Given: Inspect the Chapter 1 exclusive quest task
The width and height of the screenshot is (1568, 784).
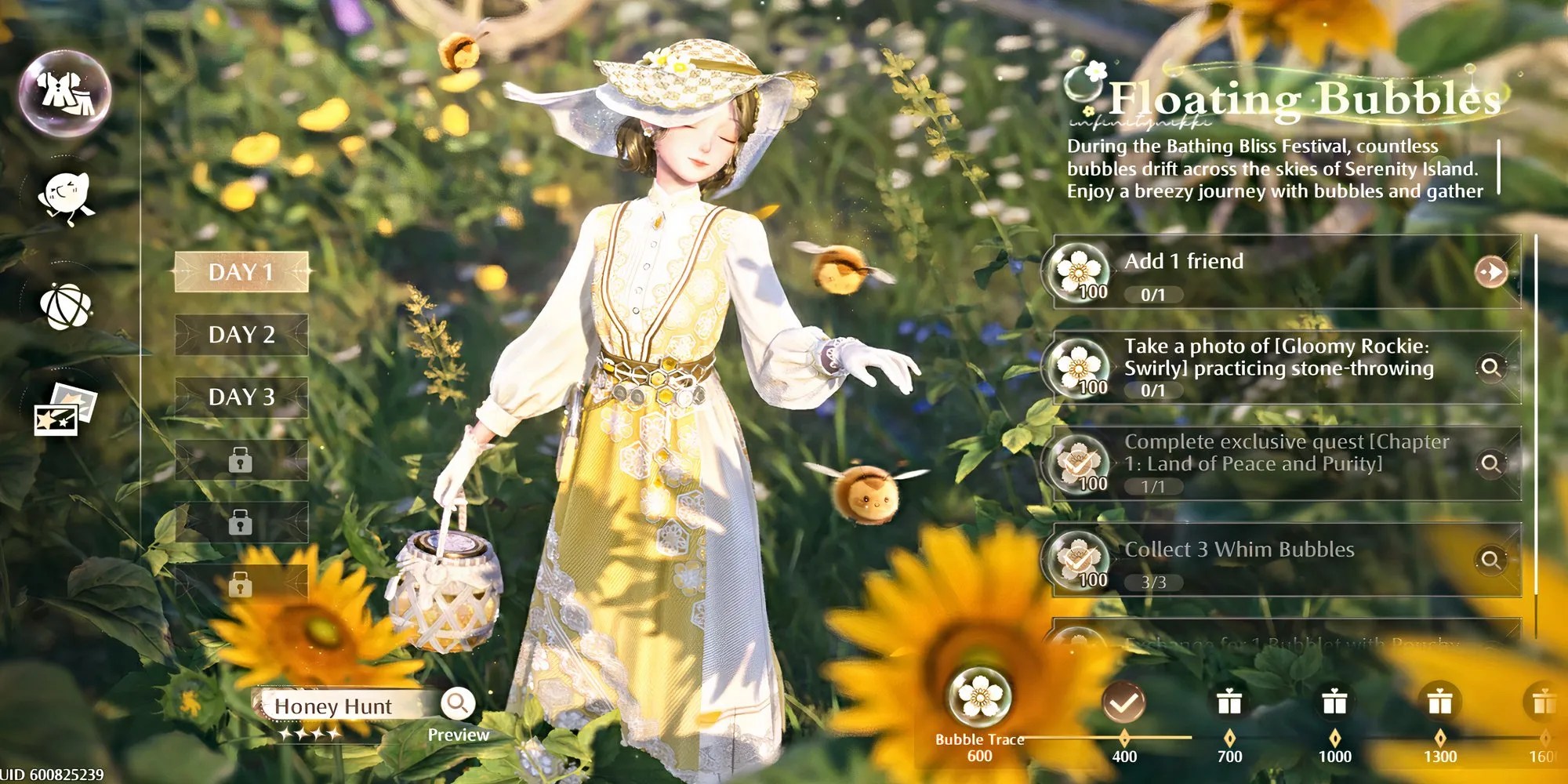Looking at the screenshot, I should click(1490, 463).
